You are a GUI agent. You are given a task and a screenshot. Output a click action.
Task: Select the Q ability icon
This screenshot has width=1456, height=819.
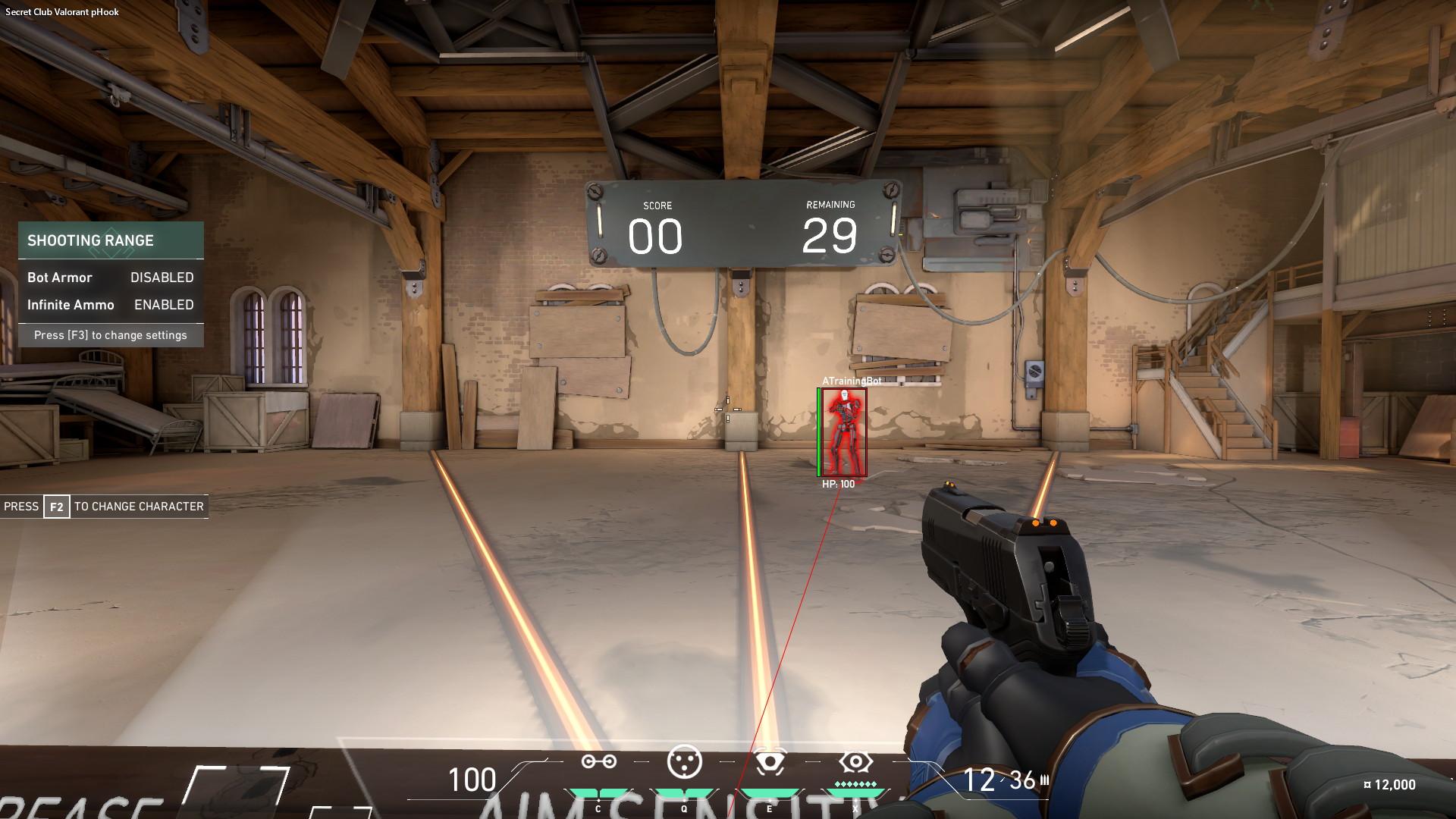point(686,762)
